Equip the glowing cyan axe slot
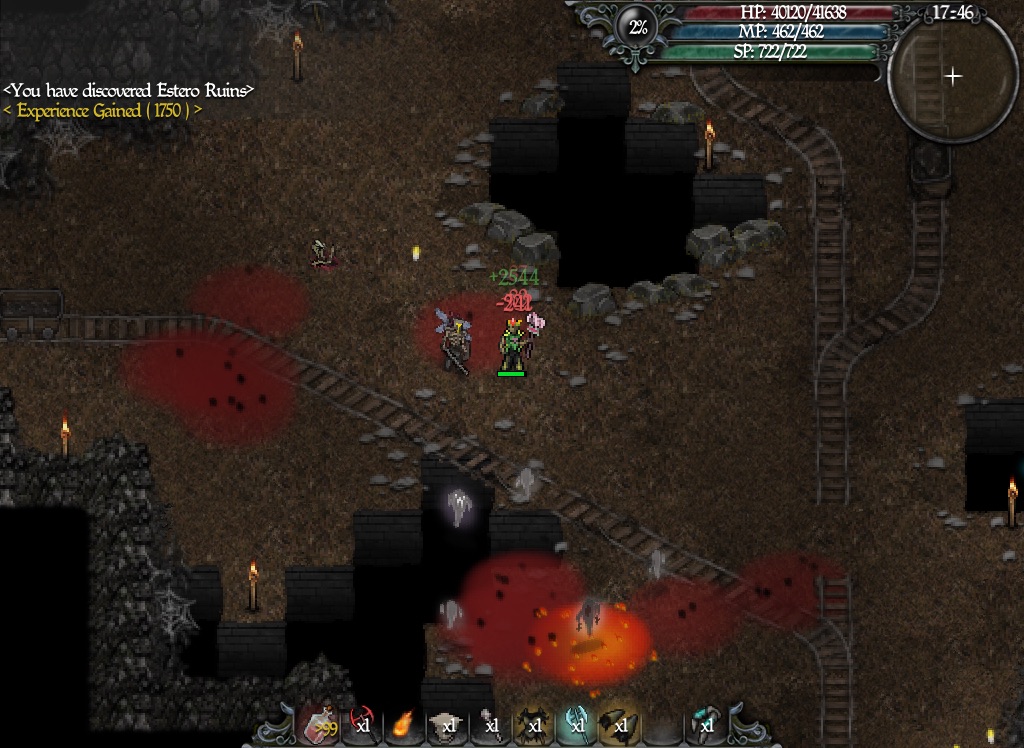The image size is (1024, 748). pyautogui.click(x=576, y=724)
